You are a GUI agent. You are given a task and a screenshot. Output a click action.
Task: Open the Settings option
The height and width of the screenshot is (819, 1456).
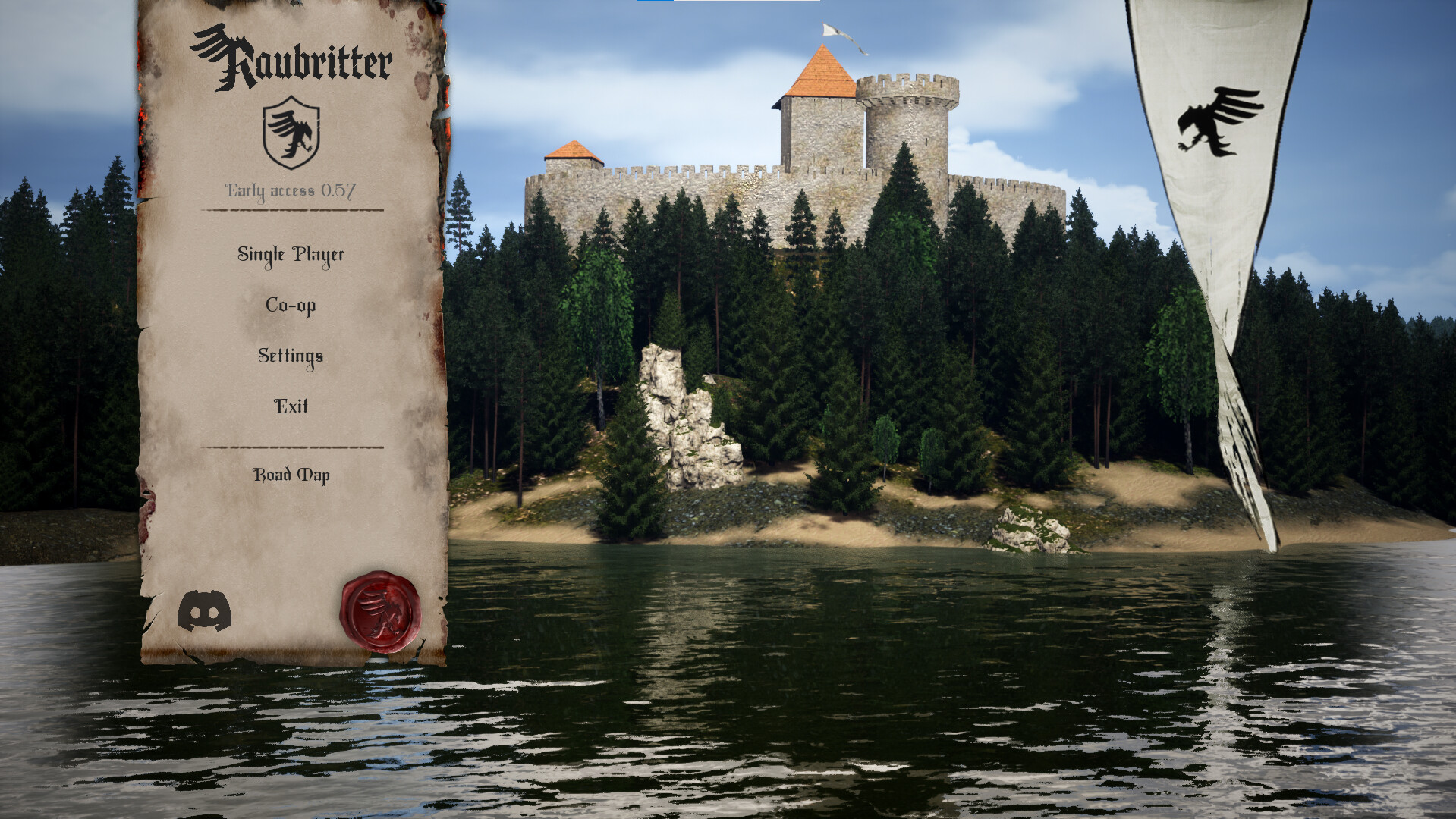pyautogui.click(x=290, y=356)
